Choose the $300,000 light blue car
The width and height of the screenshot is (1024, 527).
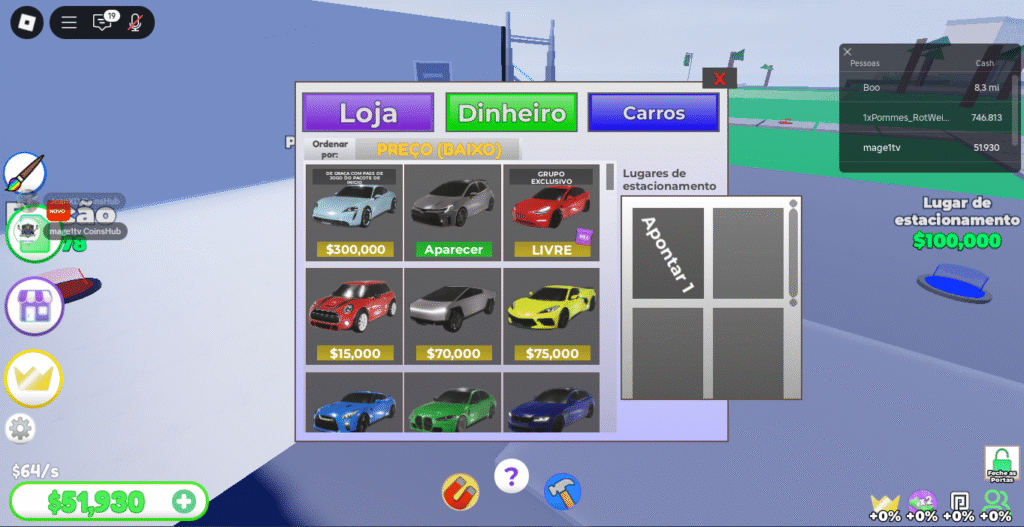pos(354,212)
